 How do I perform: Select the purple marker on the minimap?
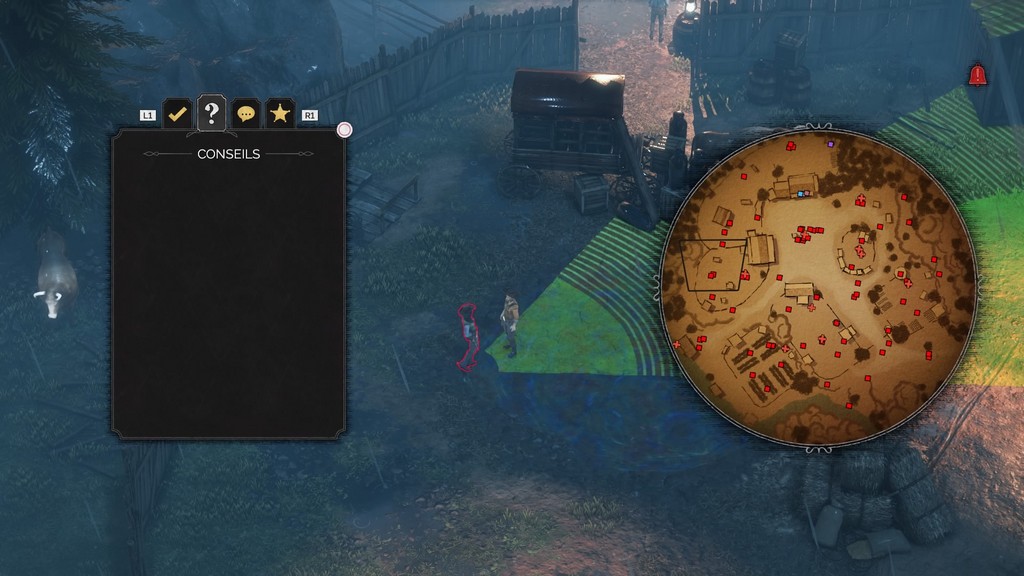click(830, 144)
